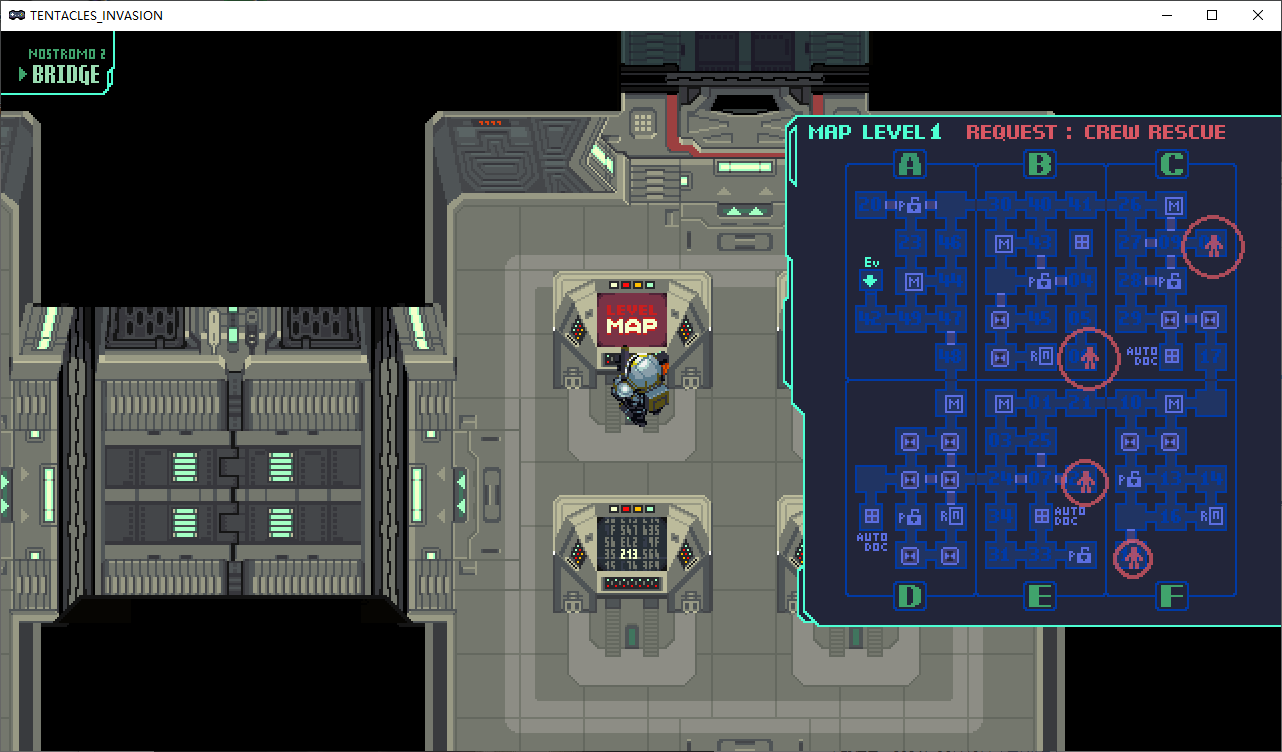Select the crew rescue marker in sector C
Image resolution: width=1282 pixels, height=752 pixels.
click(x=1213, y=245)
